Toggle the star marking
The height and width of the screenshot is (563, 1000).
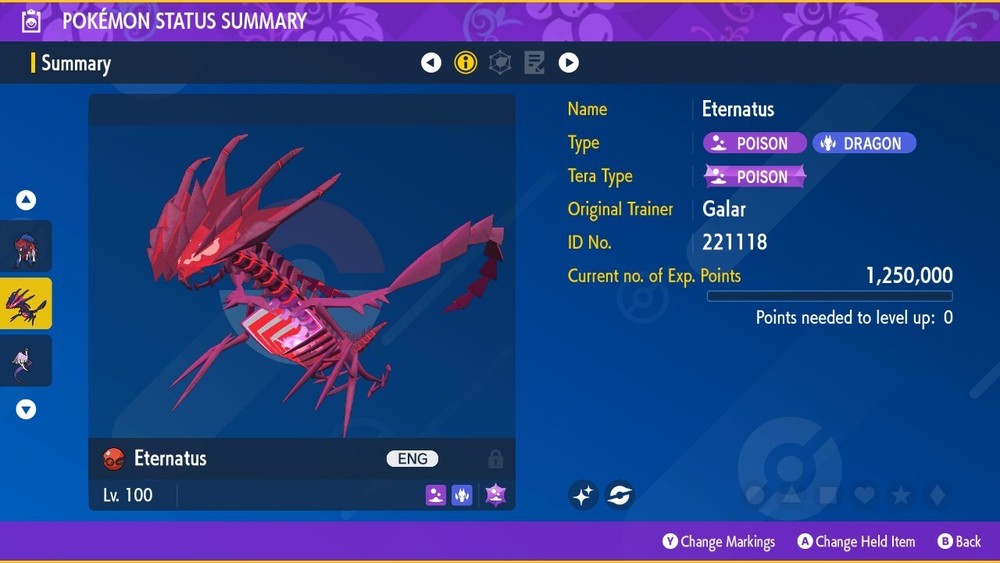coord(900,495)
